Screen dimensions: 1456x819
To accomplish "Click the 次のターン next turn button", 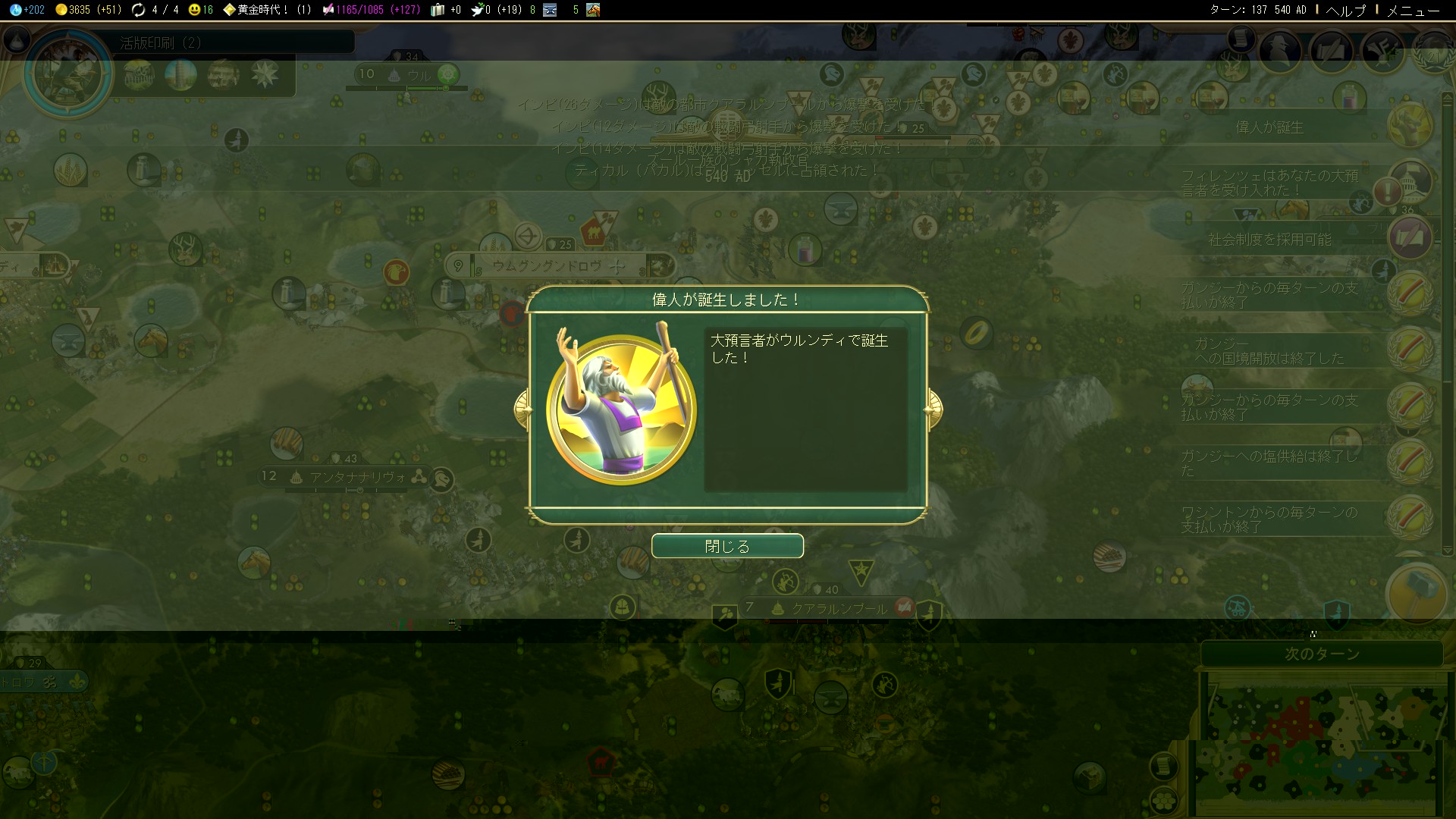I will (1322, 654).
